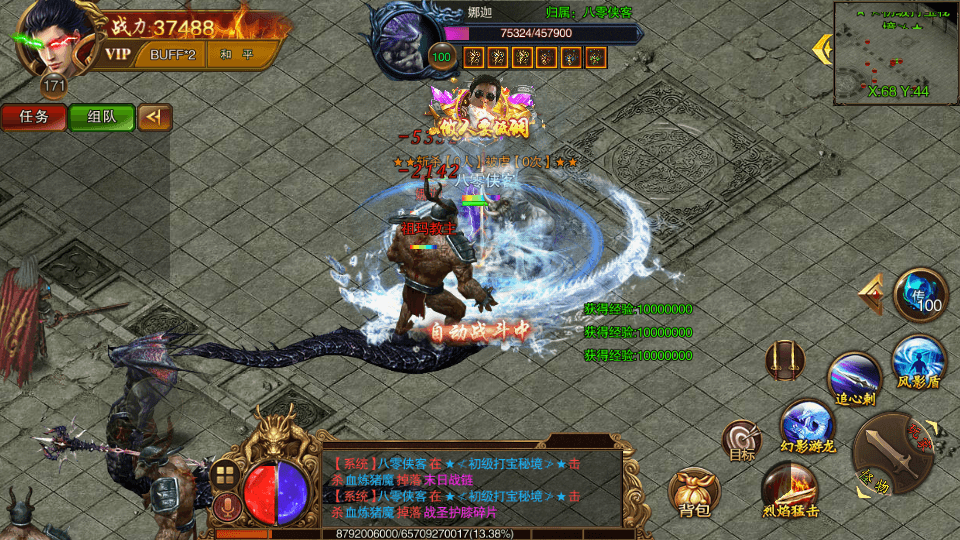Open the four-square grid menu button
The height and width of the screenshot is (540, 960).
coord(225,474)
